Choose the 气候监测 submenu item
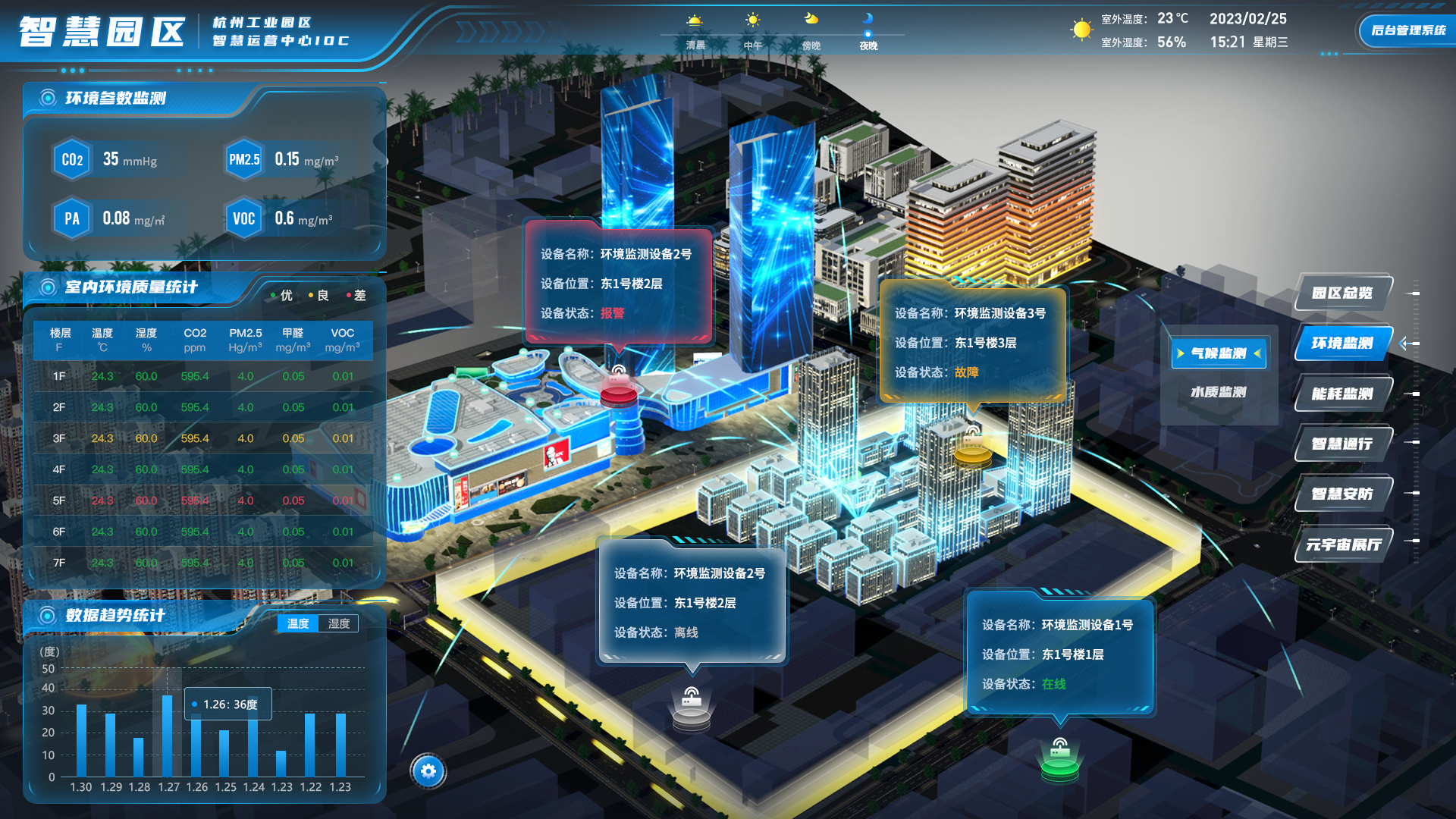Screen dimensions: 1456x819 1218,353
